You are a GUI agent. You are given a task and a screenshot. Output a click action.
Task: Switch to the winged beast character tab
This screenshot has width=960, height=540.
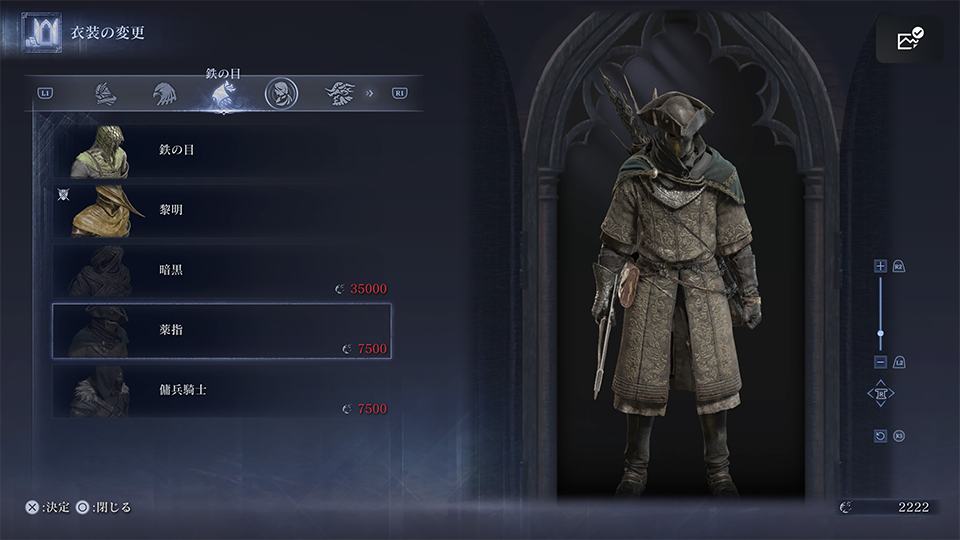click(x=339, y=94)
